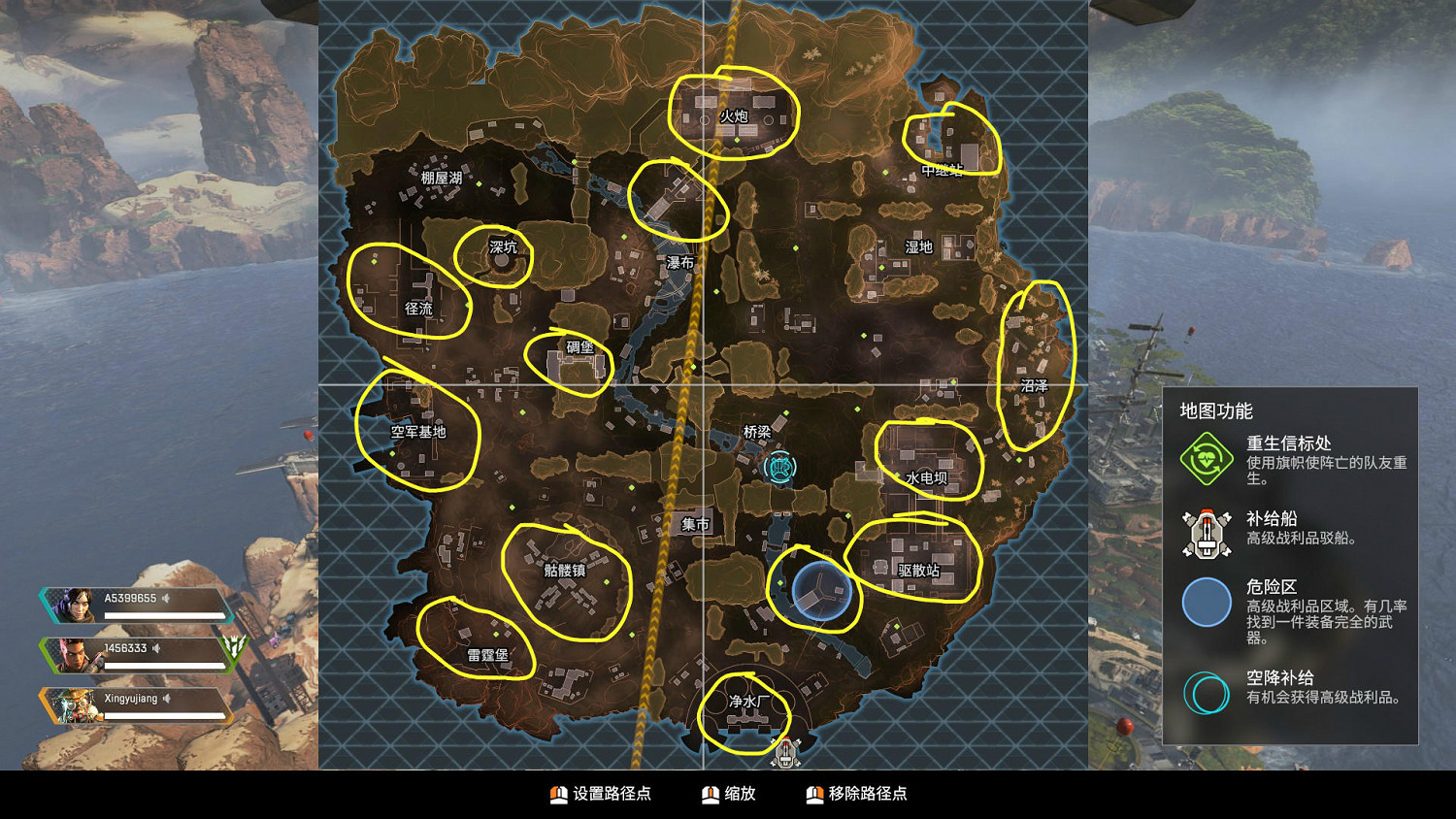
Task: Toggle Xingyujiang's speaker icon
Action: (x=166, y=699)
